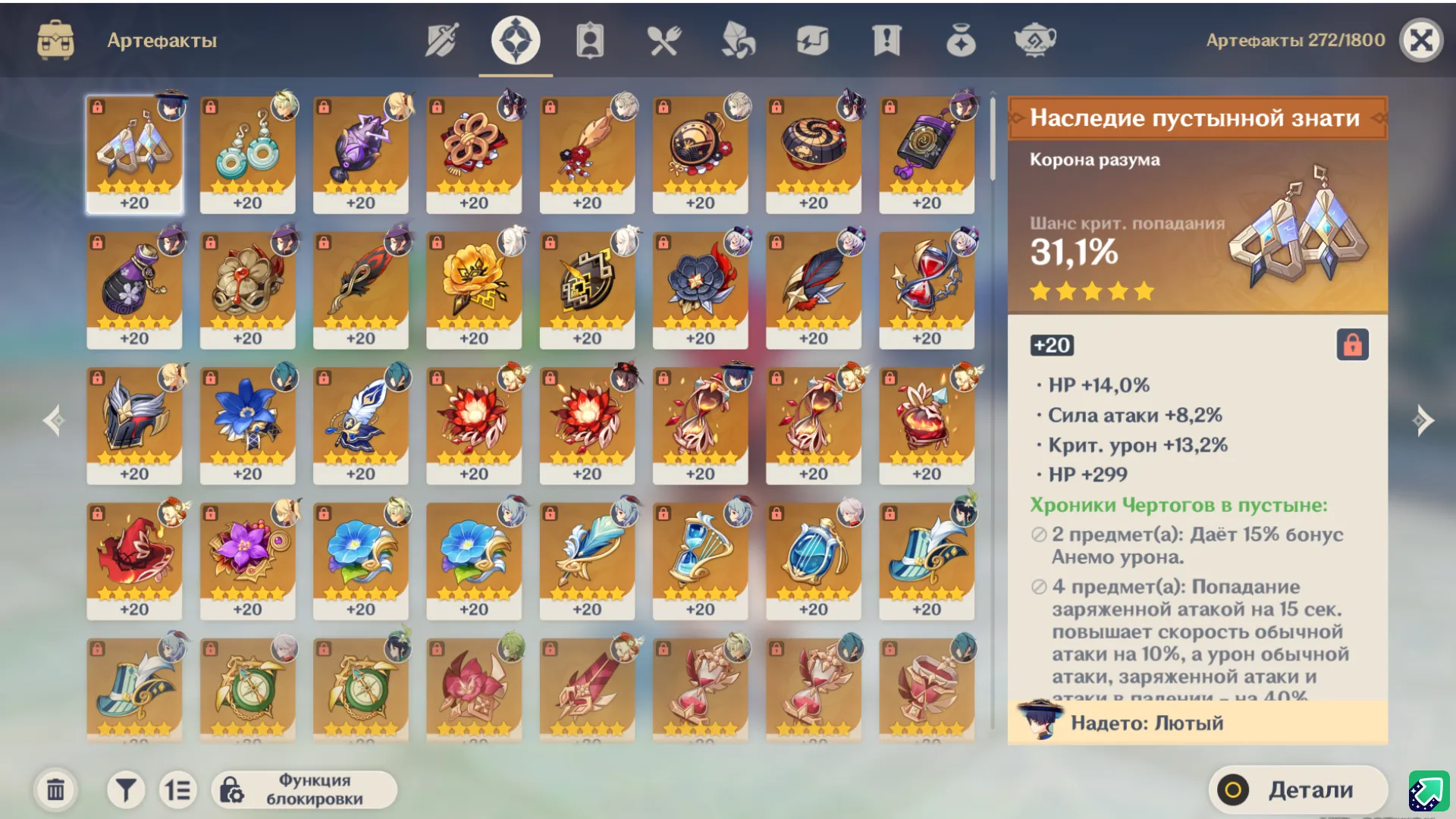Viewport: 1456px width, 819px height.
Task: Open the artifact filter funnel icon
Action: [126, 789]
